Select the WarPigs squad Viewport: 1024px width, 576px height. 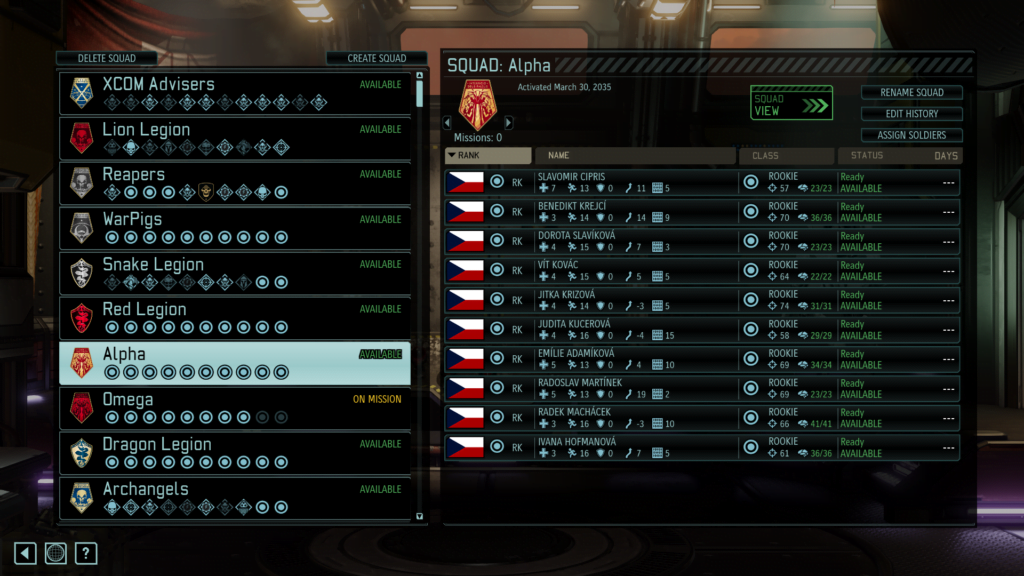click(x=235, y=227)
